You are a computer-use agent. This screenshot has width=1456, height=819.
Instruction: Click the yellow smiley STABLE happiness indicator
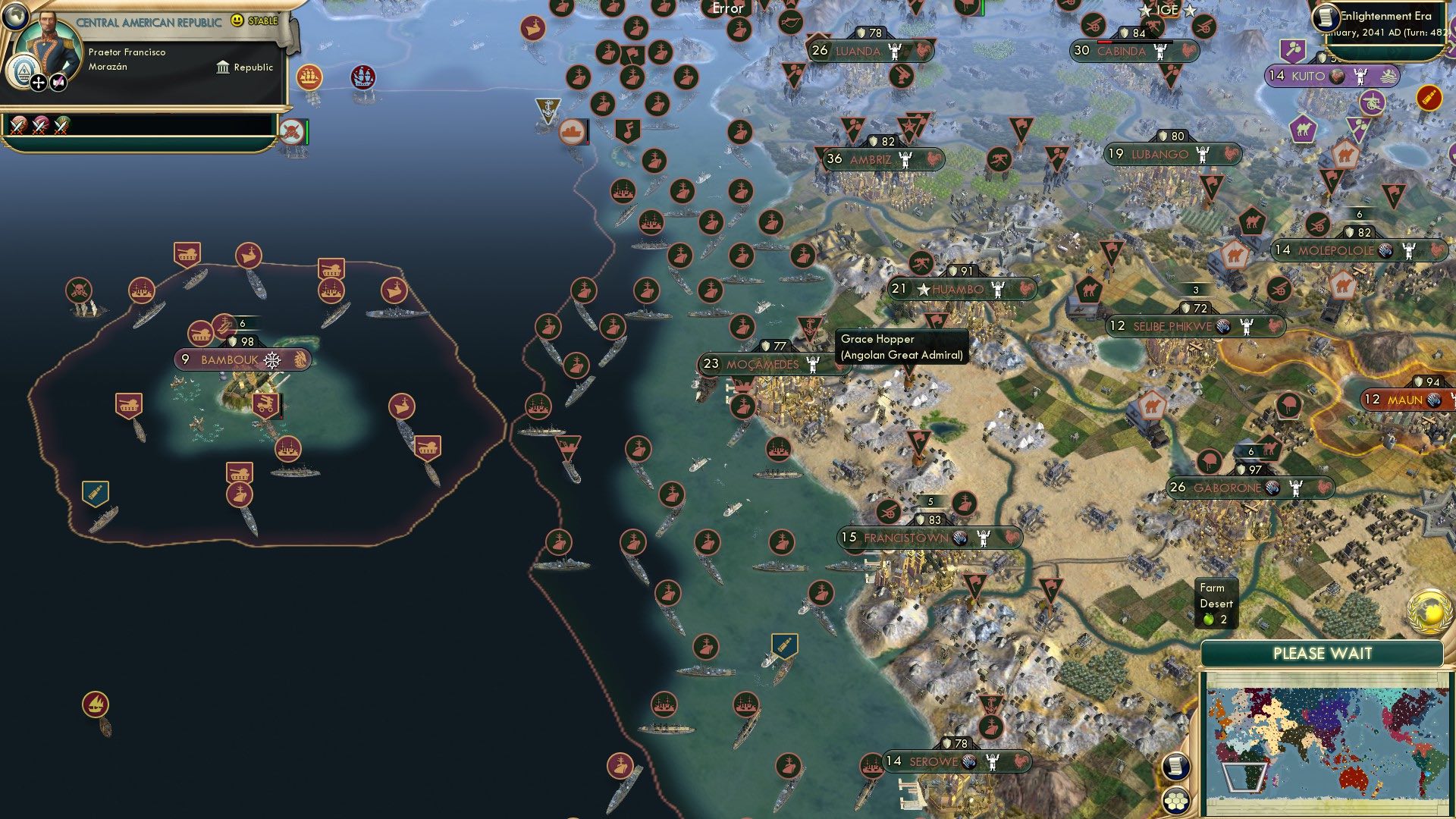pyautogui.click(x=237, y=20)
